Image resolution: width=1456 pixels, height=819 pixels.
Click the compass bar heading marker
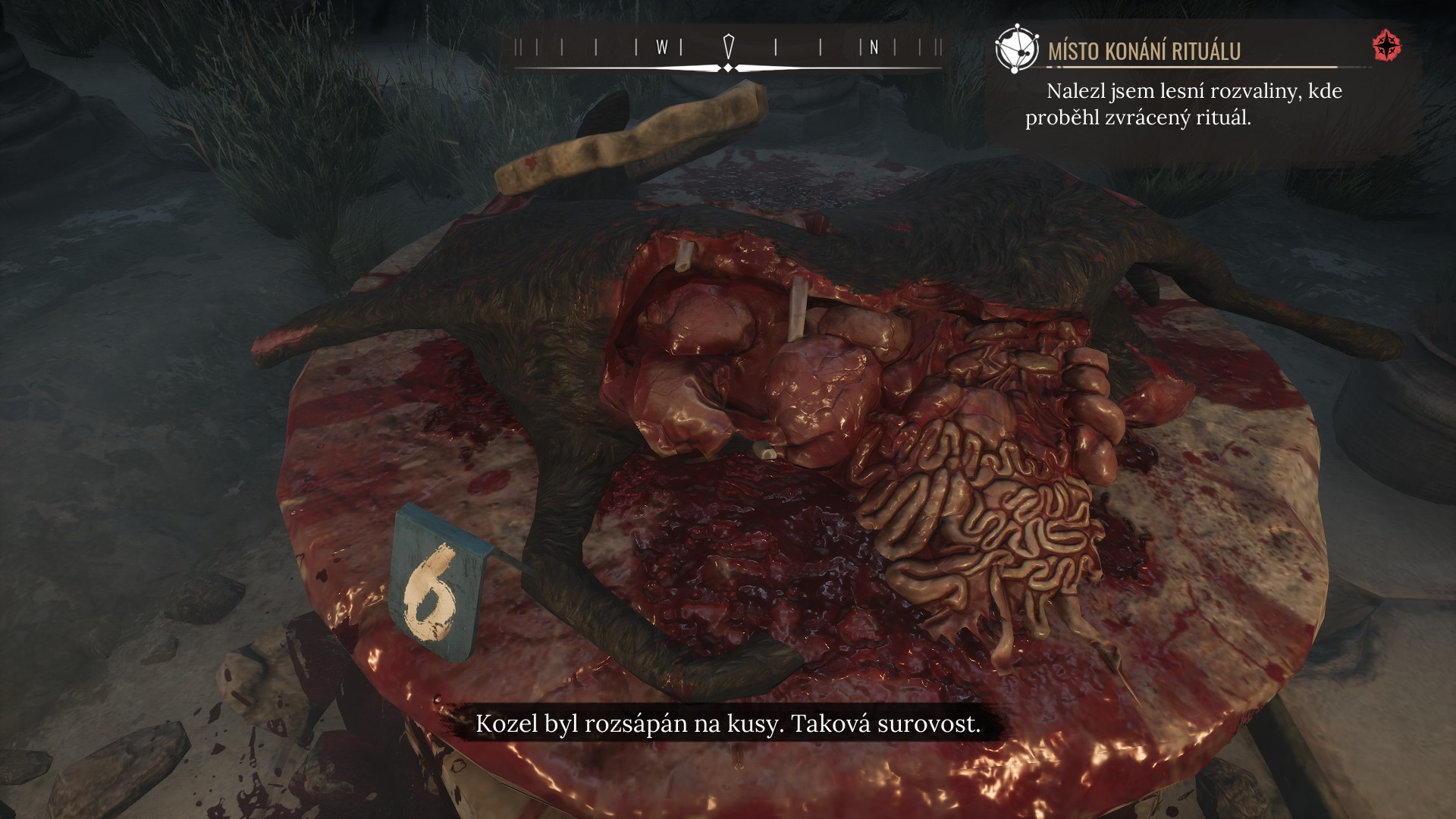click(x=729, y=47)
